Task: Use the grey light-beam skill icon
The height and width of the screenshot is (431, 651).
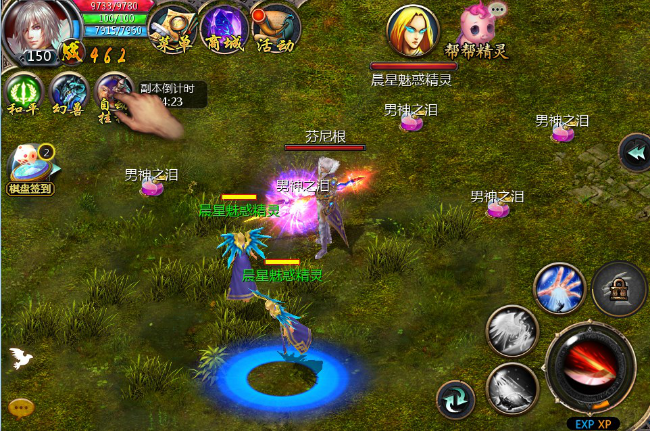Action: [512, 387]
